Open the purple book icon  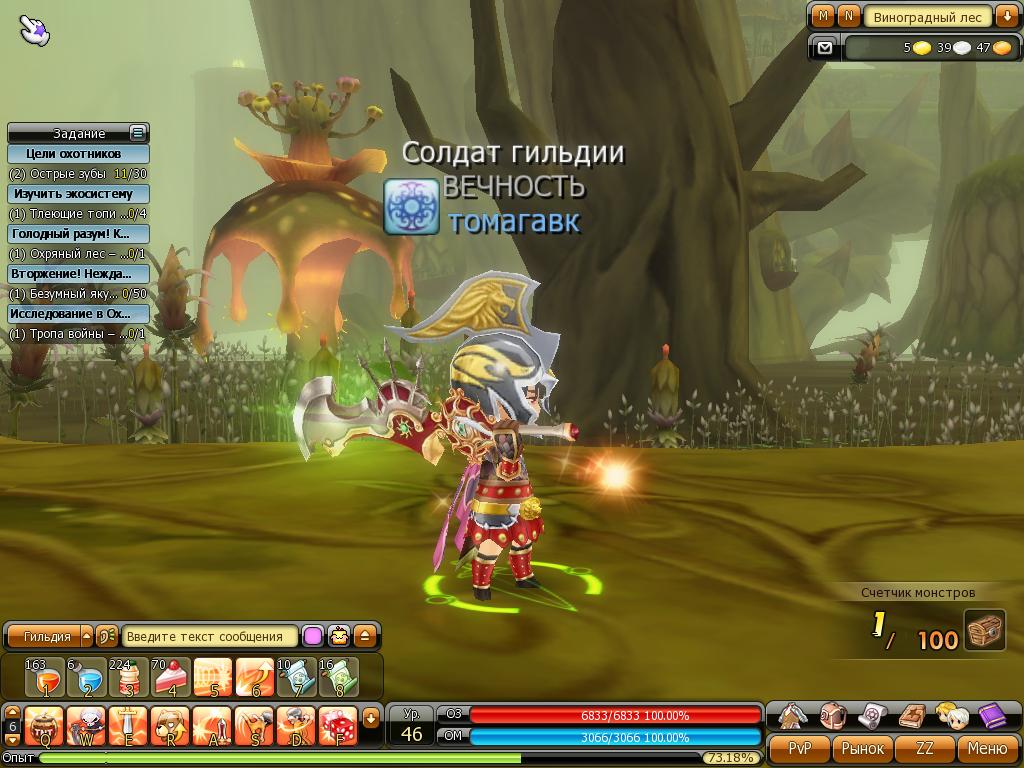coord(991,716)
